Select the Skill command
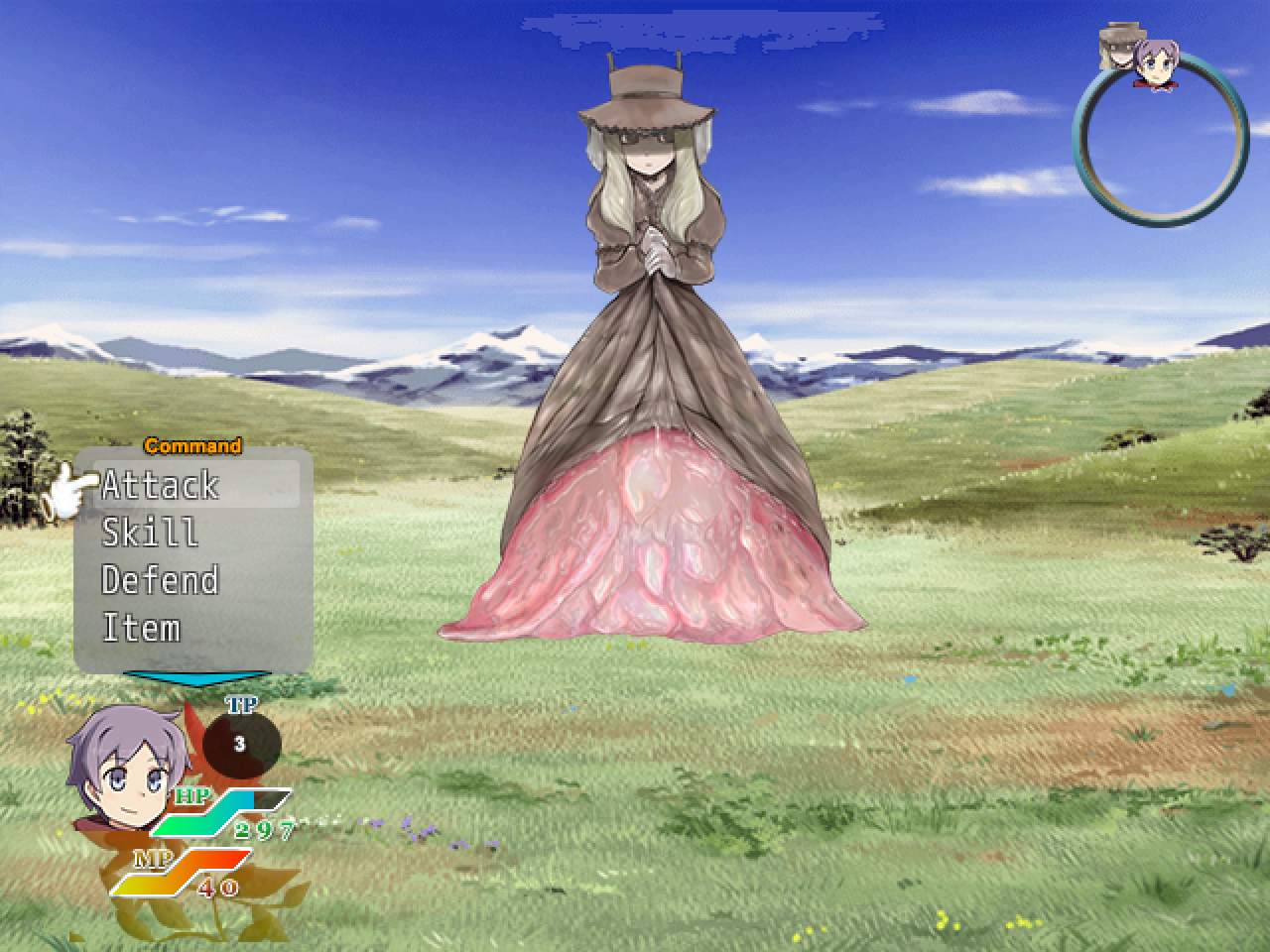 pyautogui.click(x=149, y=534)
